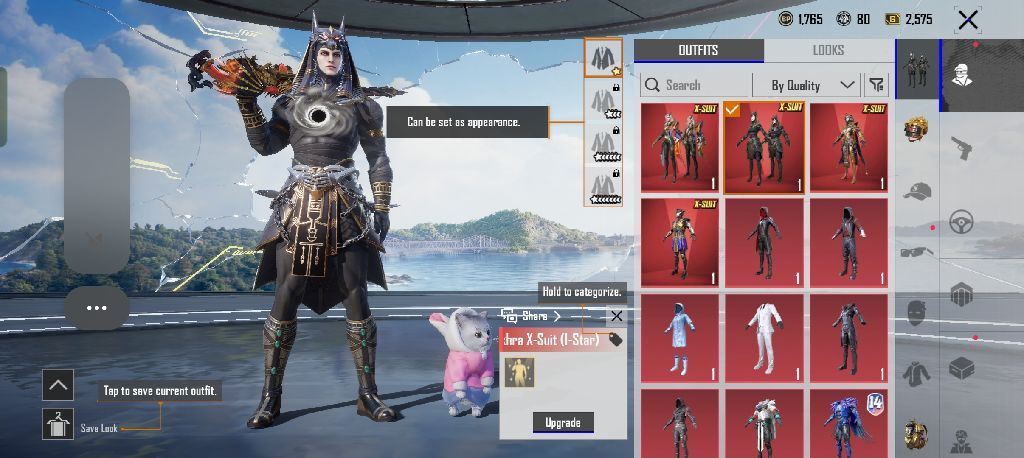Select the white suit outfit
Screen dimensions: 1024x458
pos(765,336)
